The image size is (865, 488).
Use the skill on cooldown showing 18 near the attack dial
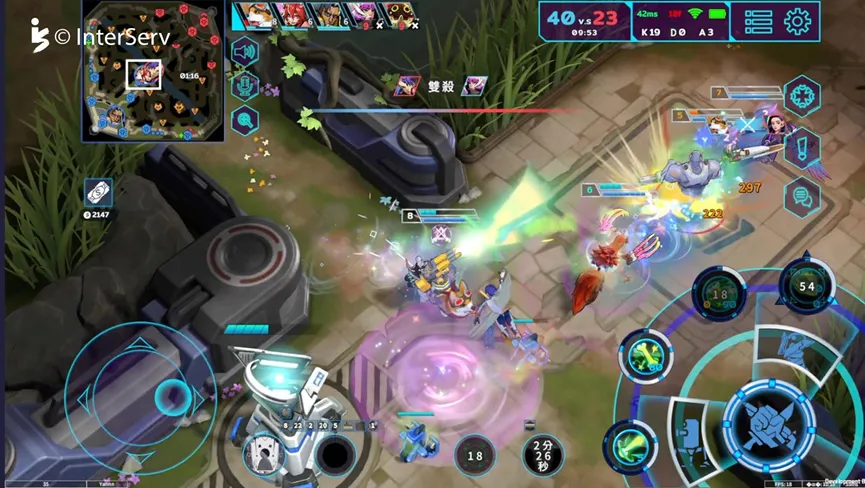[719, 295]
